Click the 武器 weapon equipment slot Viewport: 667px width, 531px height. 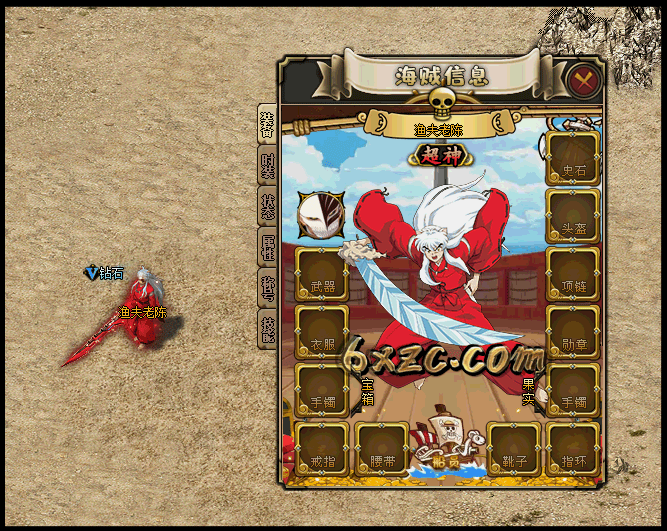(322, 274)
